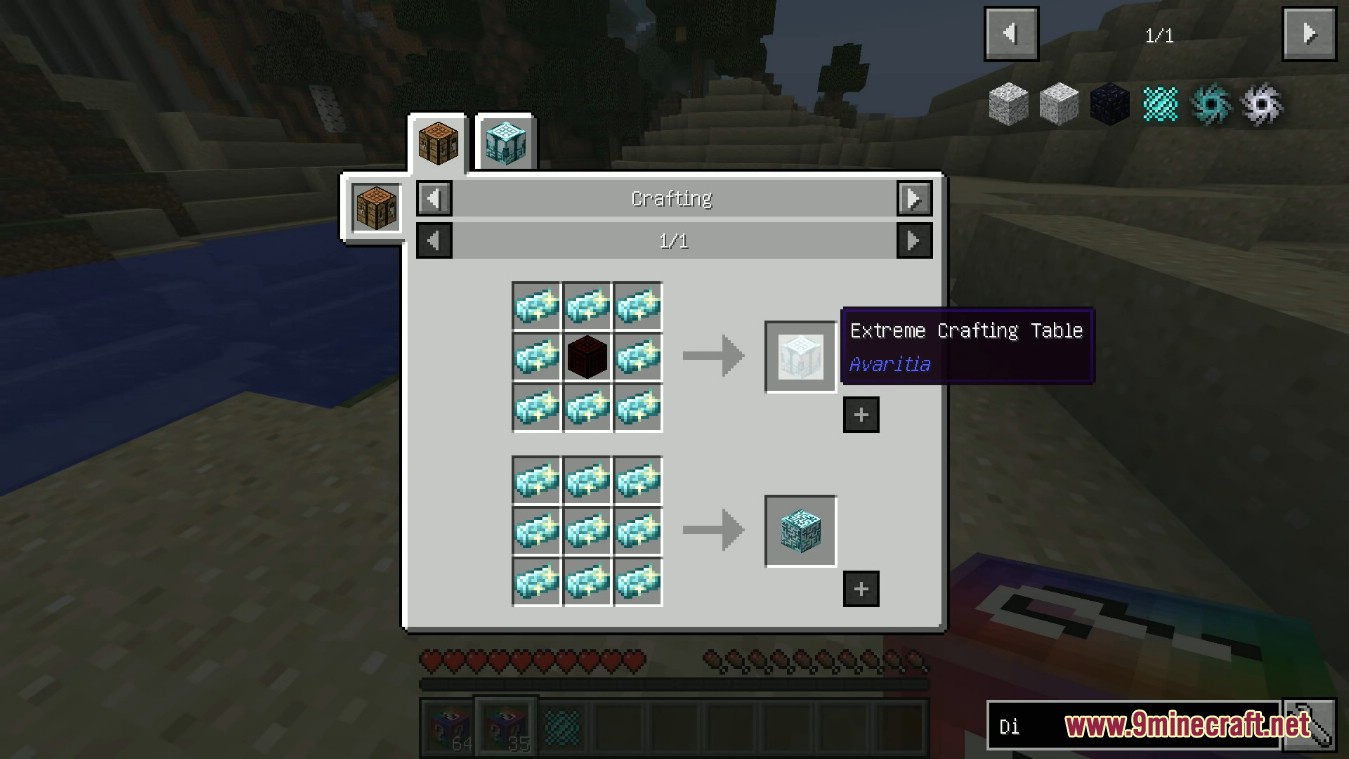Select the teal singularity swirl item
Viewport: 1349px width, 759px height.
tap(1211, 103)
